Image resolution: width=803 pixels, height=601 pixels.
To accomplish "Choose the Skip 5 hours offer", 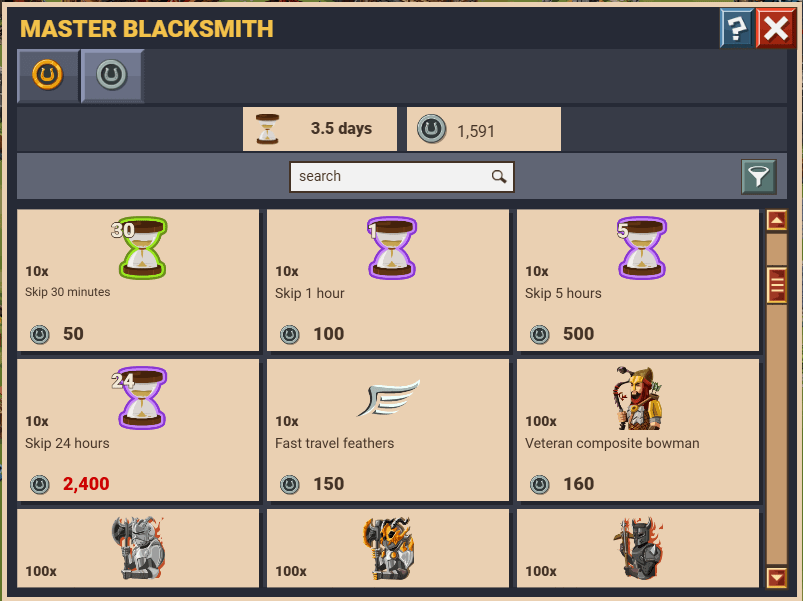I will (x=638, y=280).
